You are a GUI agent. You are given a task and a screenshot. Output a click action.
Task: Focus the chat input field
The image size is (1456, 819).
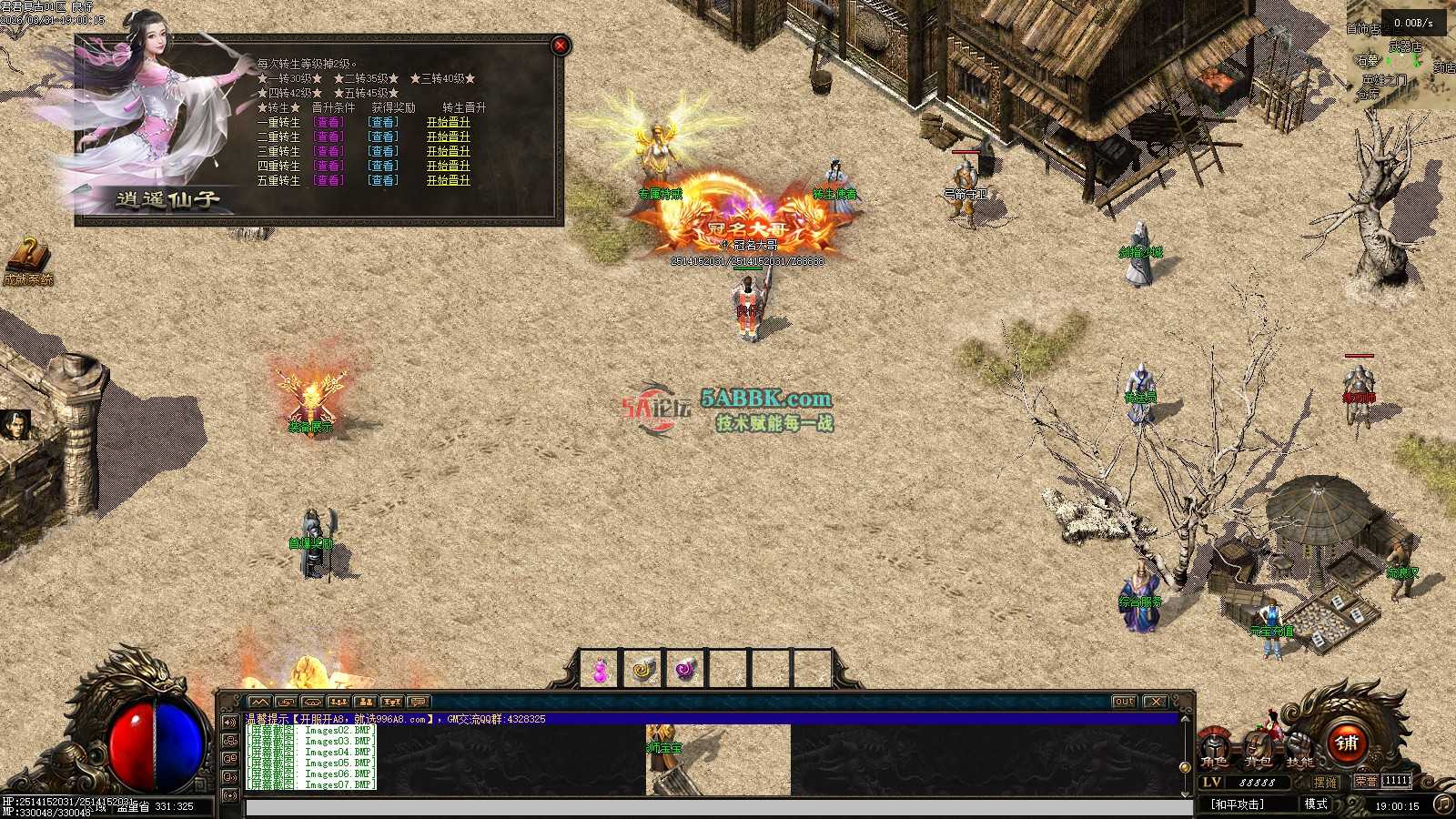pyautogui.click(x=719, y=807)
